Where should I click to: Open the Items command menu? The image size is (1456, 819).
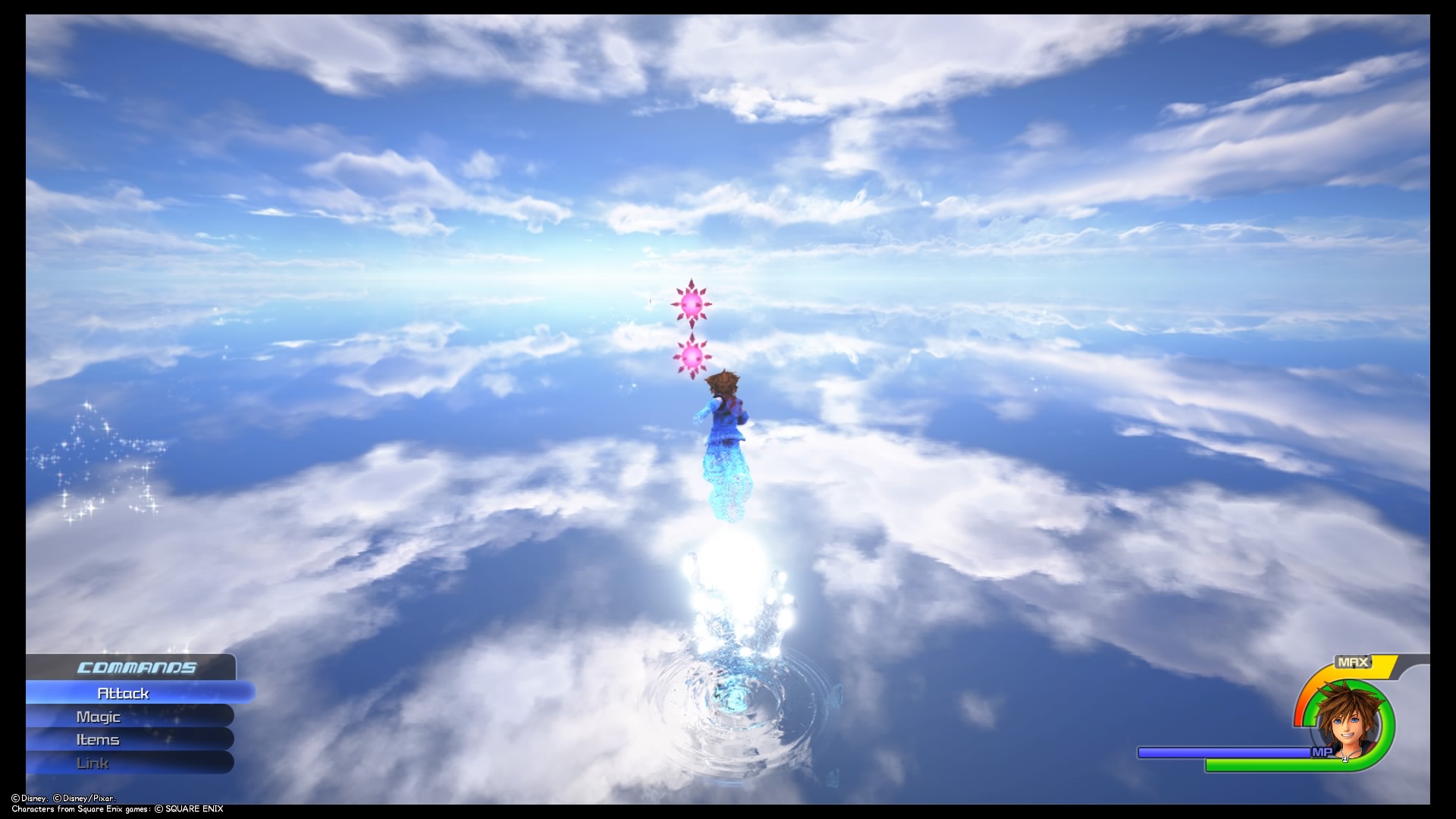tap(97, 739)
